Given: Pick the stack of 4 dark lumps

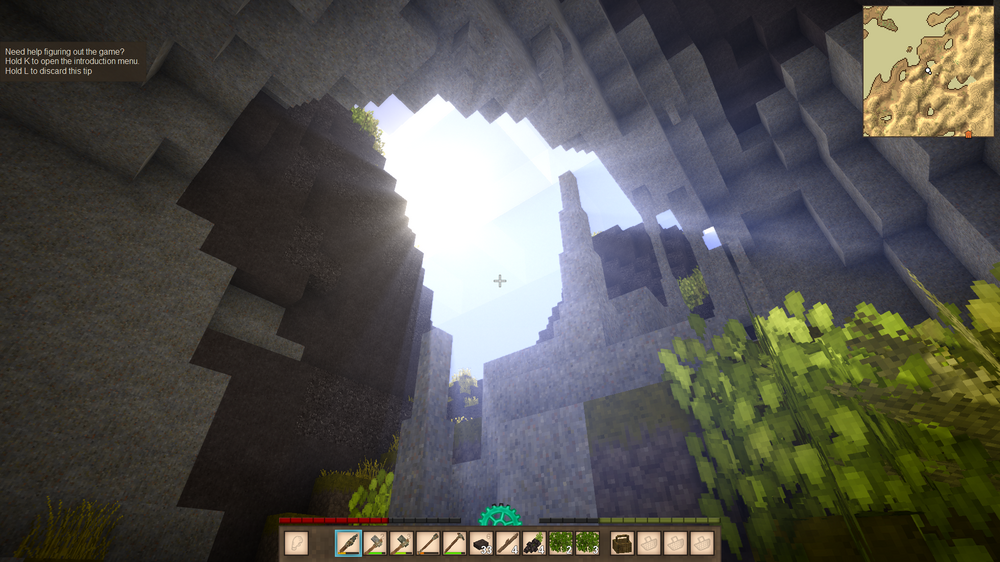Looking at the screenshot, I should tap(533, 543).
